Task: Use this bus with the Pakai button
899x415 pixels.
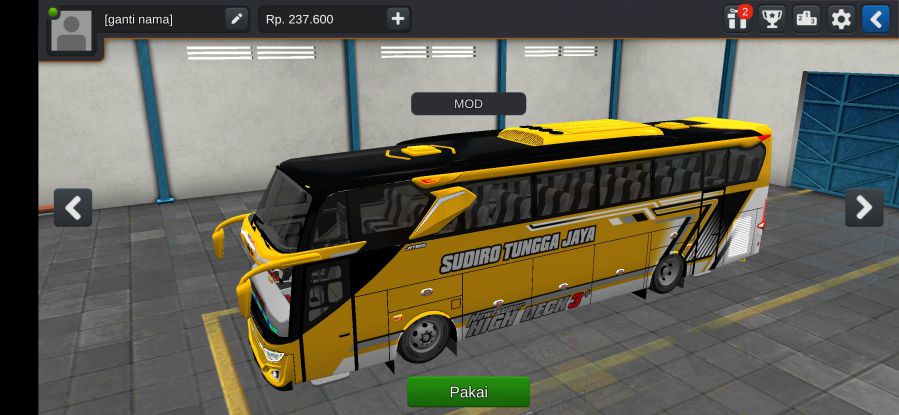Action: [468, 392]
